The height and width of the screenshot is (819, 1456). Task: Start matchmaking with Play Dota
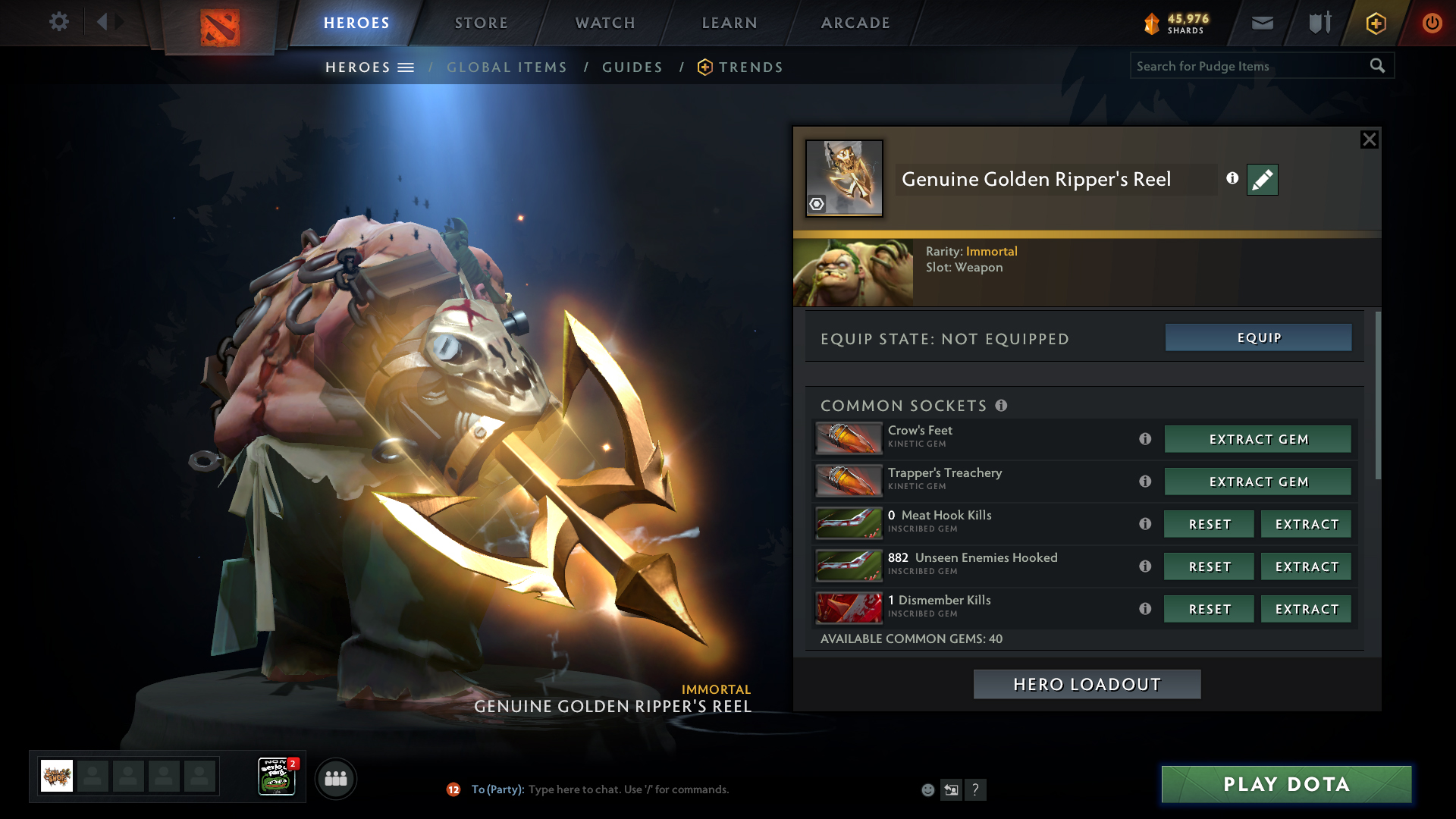(x=1286, y=784)
